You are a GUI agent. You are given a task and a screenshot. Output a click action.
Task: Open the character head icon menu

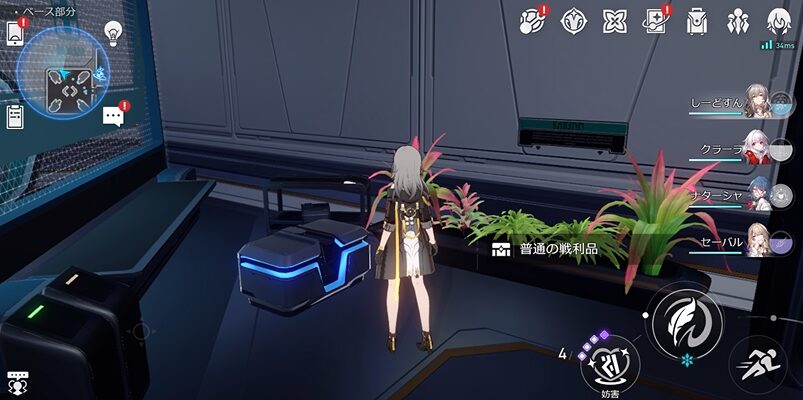tap(779, 20)
